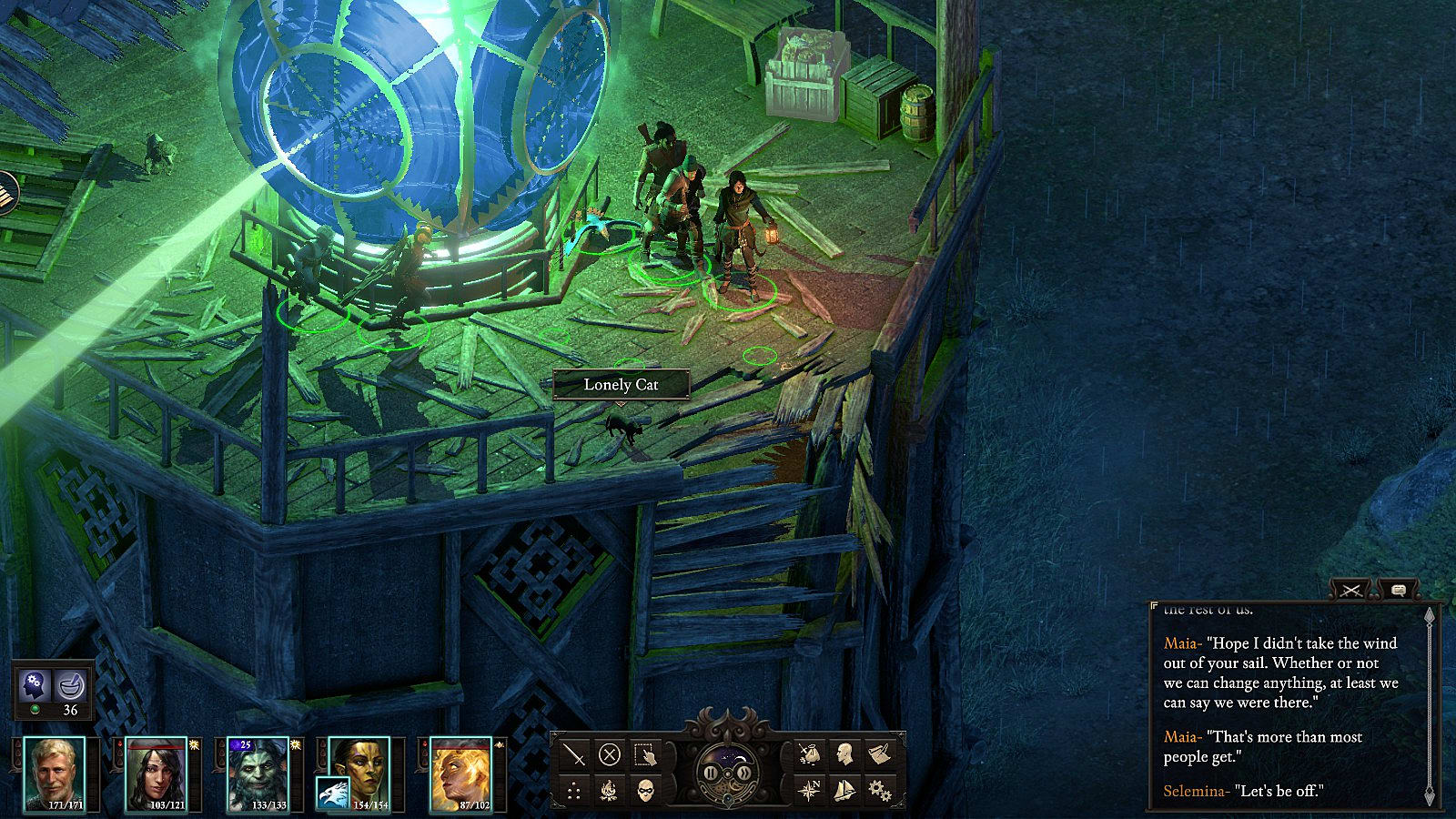Open the character sheet head icon

tap(844, 754)
